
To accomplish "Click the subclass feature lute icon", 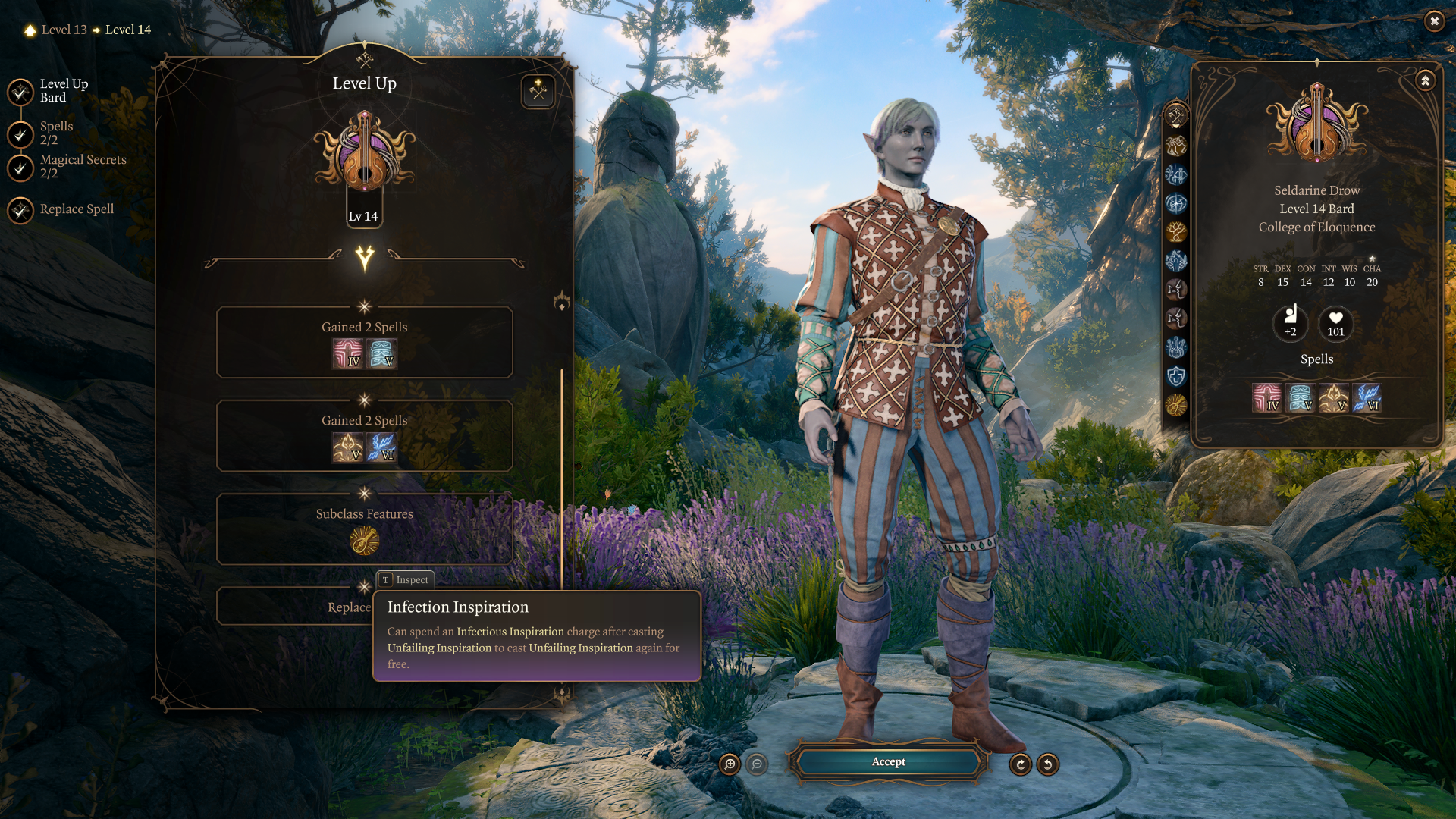I will (364, 541).
